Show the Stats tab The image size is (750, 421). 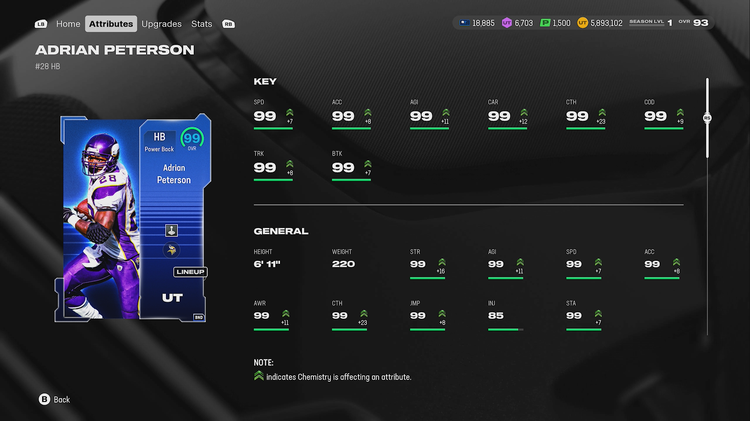(x=201, y=23)
